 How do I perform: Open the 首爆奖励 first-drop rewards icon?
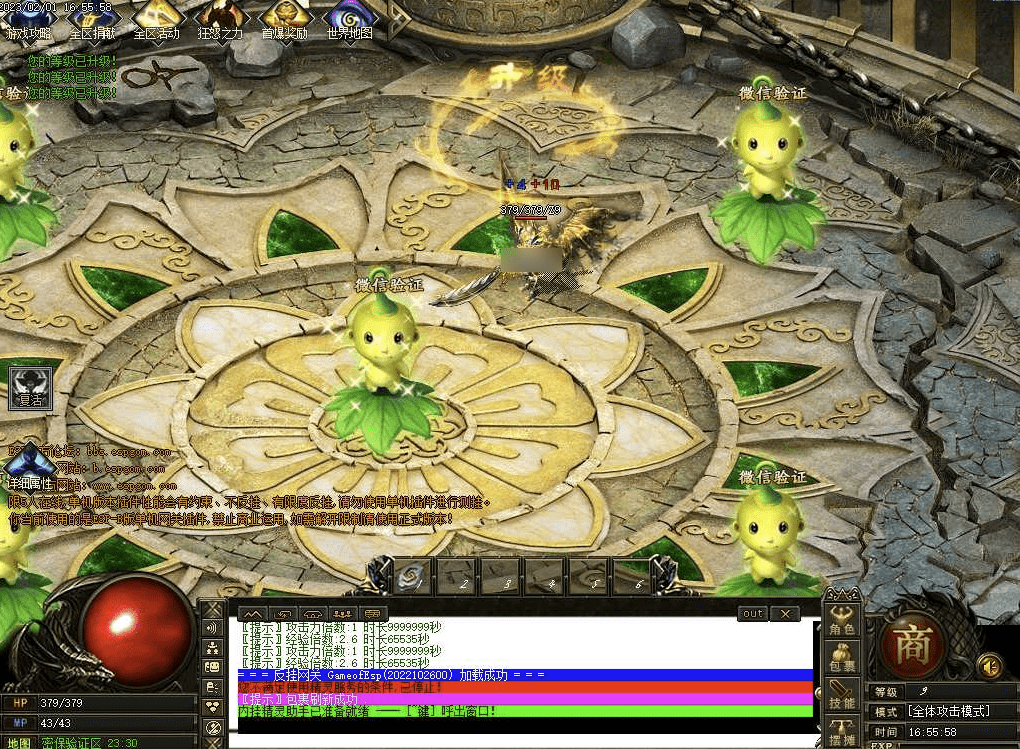click(x=285, y=18)
